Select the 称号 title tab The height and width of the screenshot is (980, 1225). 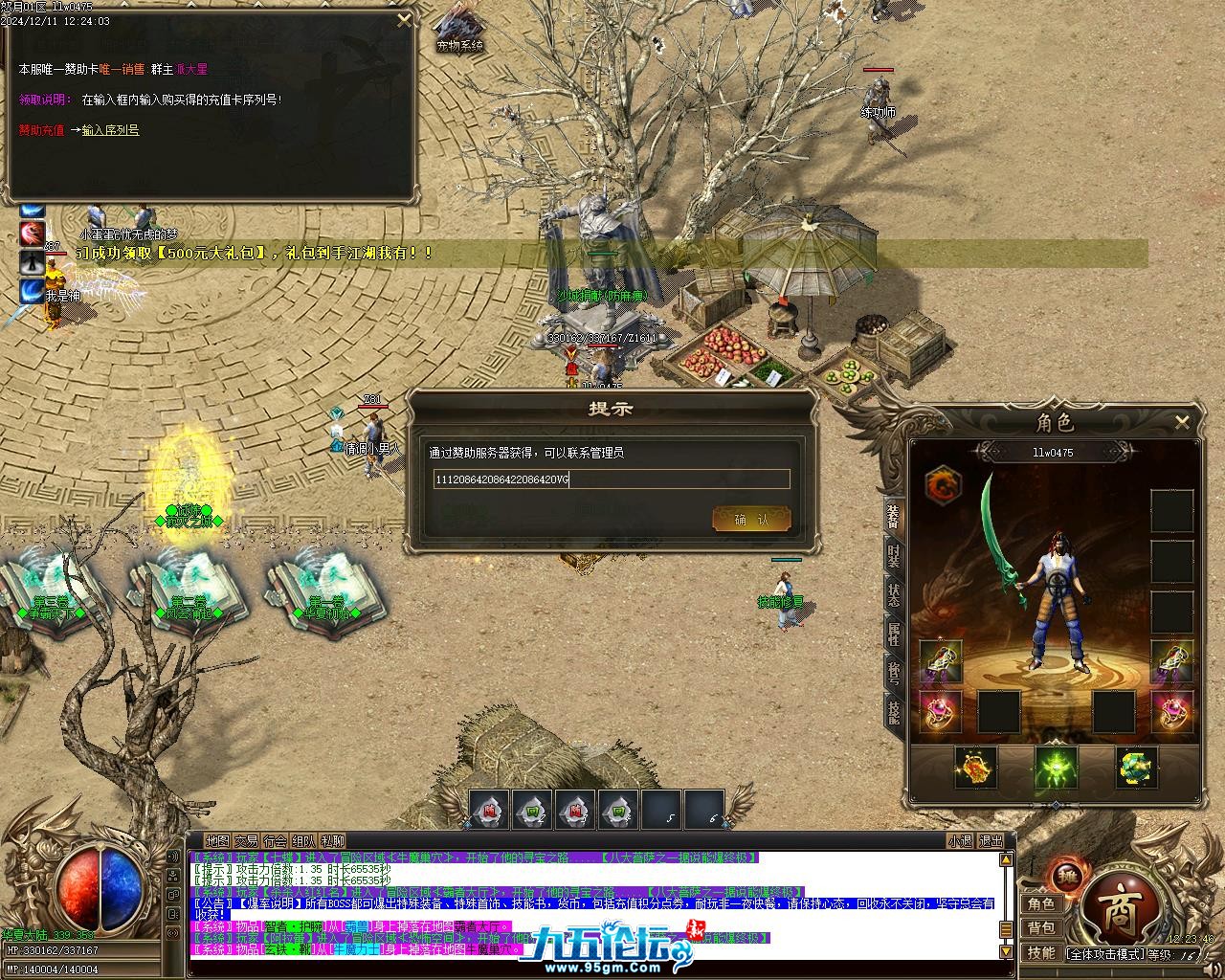tap(894, 671)
